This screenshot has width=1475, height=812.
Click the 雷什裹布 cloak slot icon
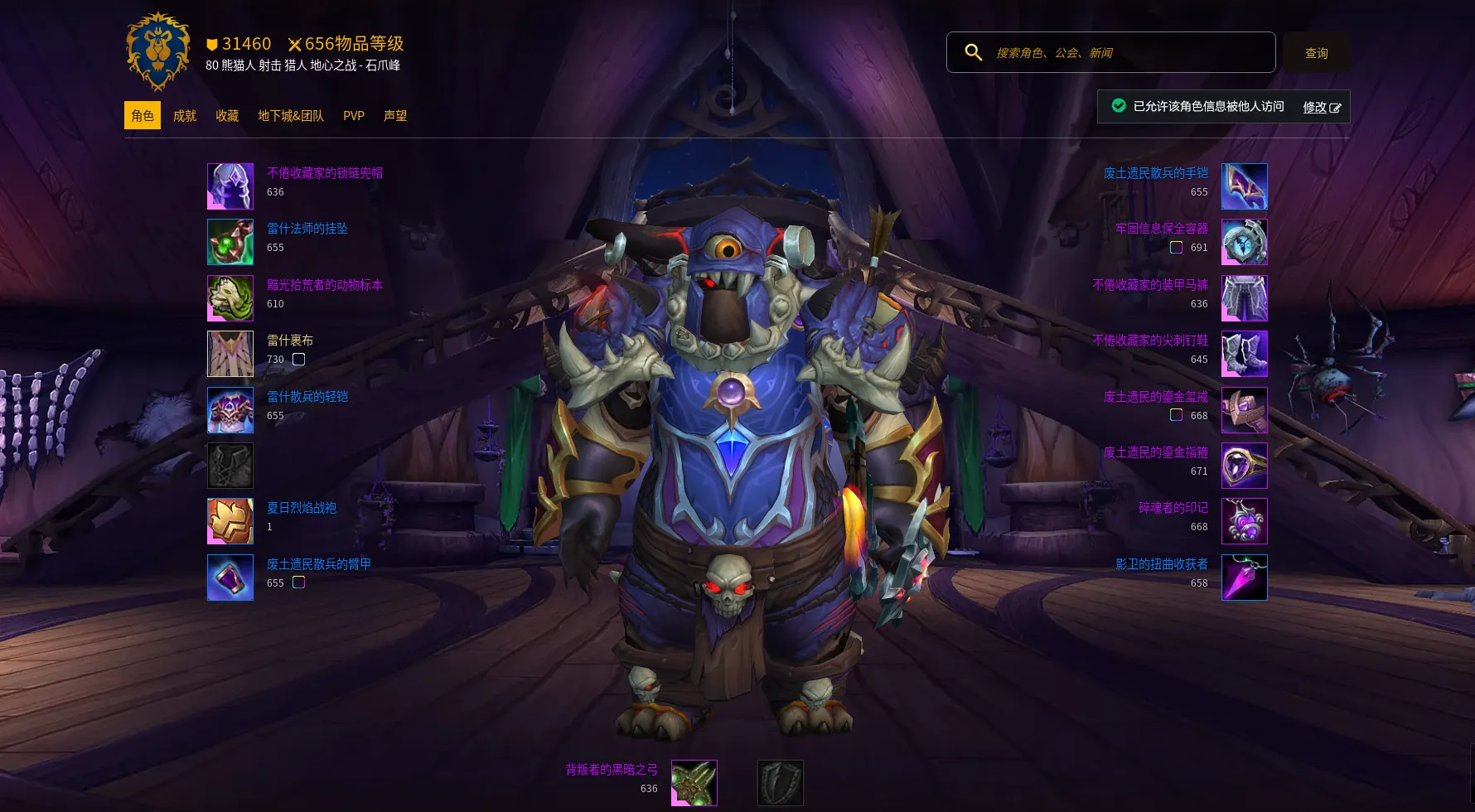pos(230,354)
